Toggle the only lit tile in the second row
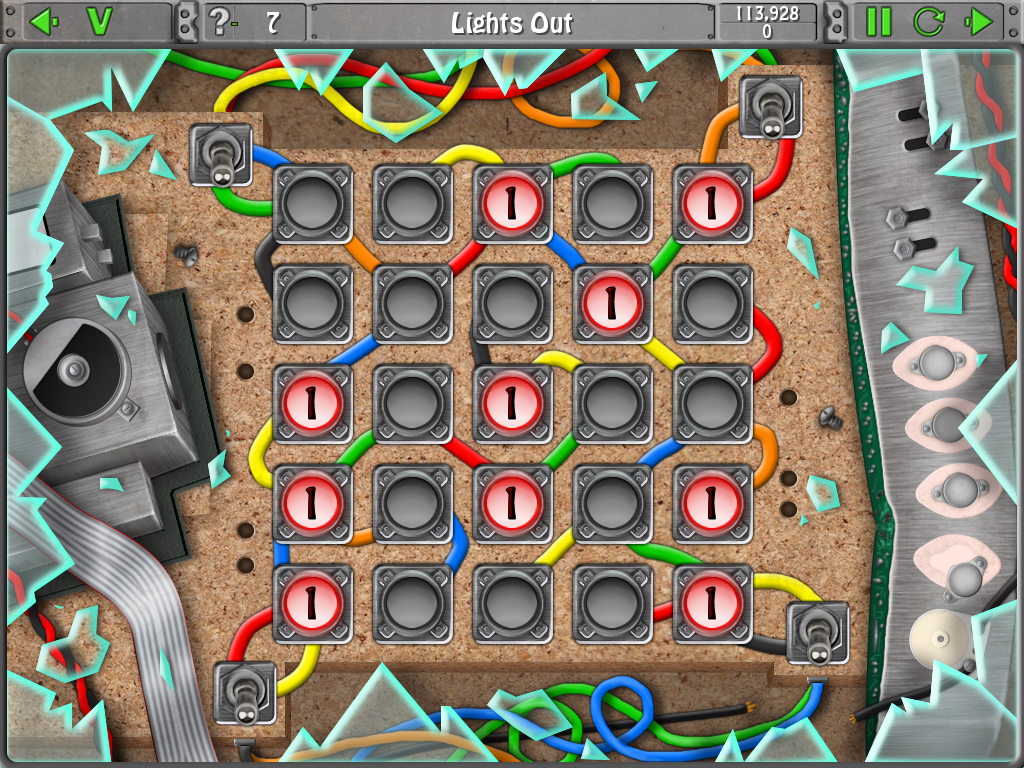 [x=612, y=304]
